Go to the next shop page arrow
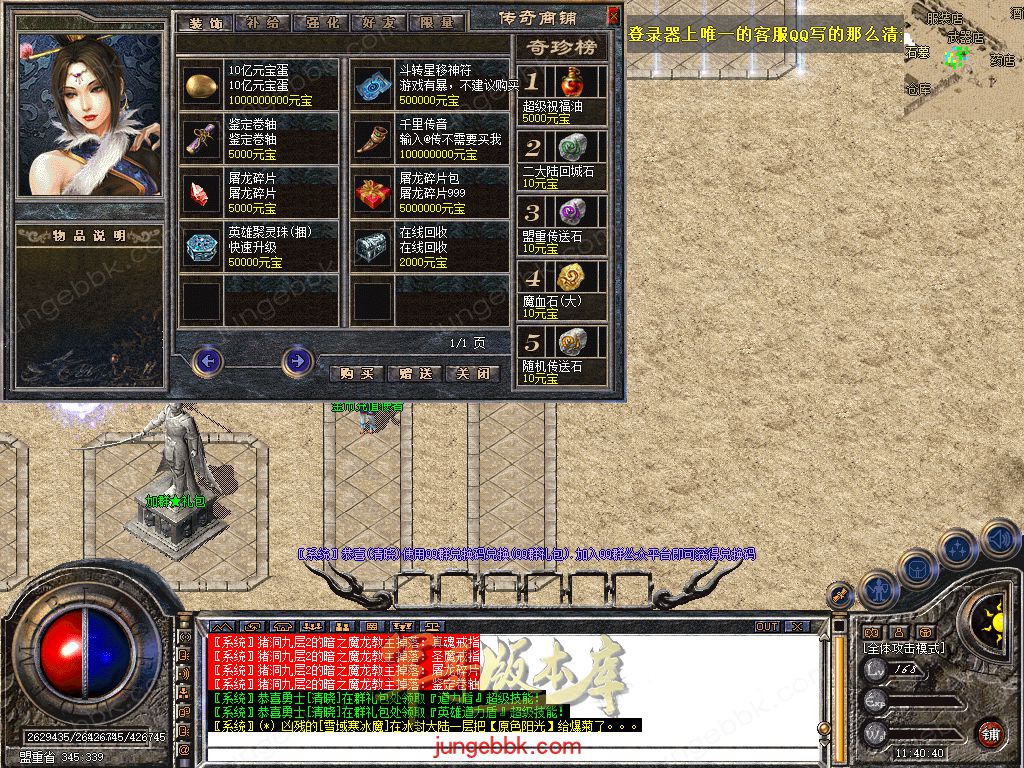This screenshot has height=768, width=1024. pos(297,360)
